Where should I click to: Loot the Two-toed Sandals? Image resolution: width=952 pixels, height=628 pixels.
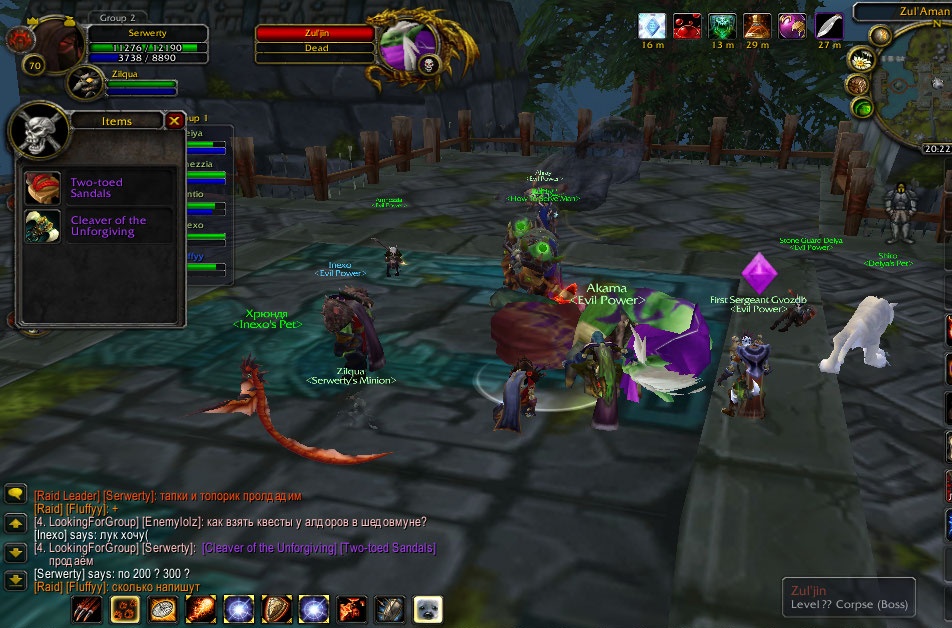pos(43,188)
